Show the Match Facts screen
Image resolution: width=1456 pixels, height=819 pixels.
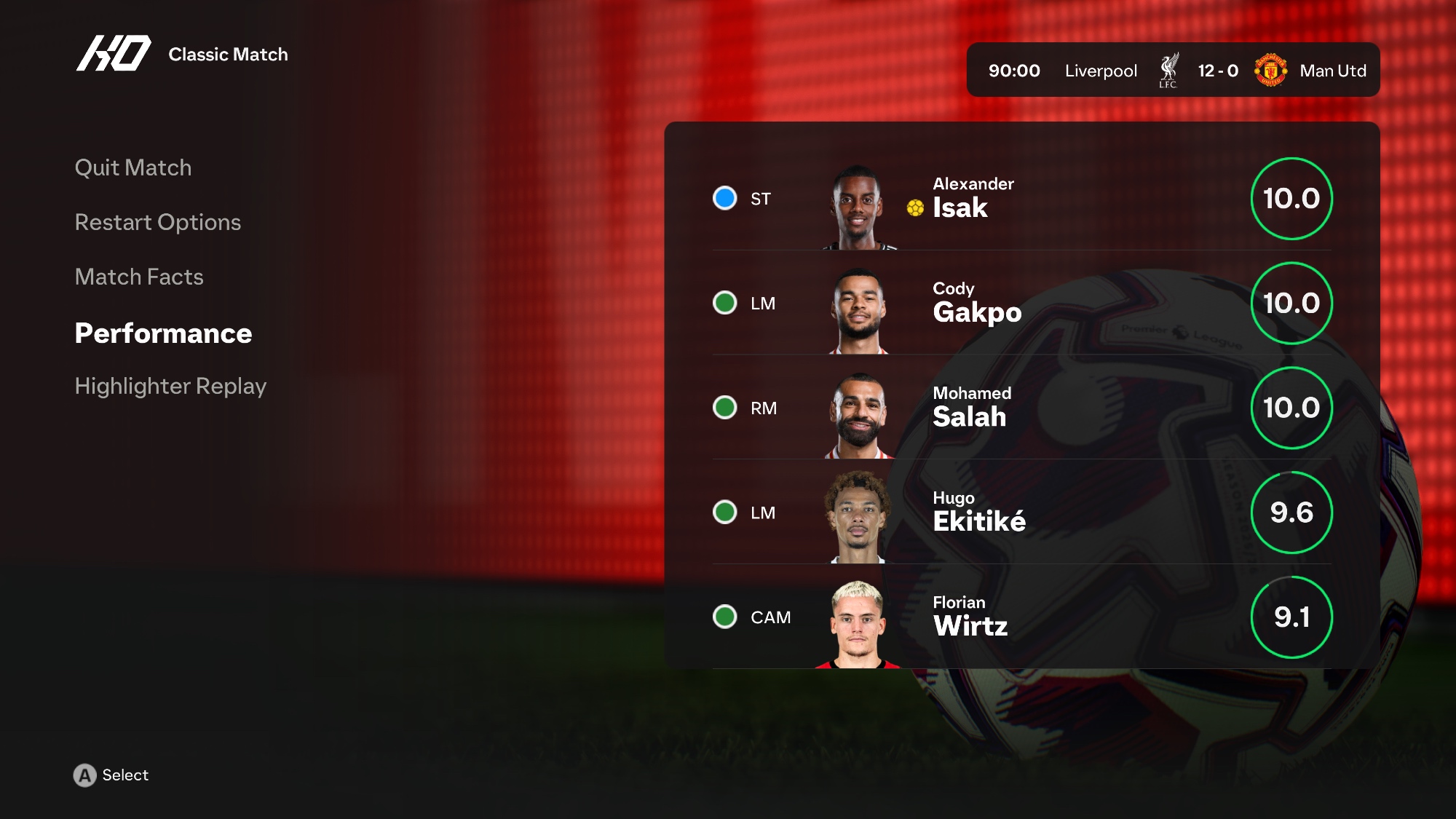pyautogui.click(x=139, y=277)
